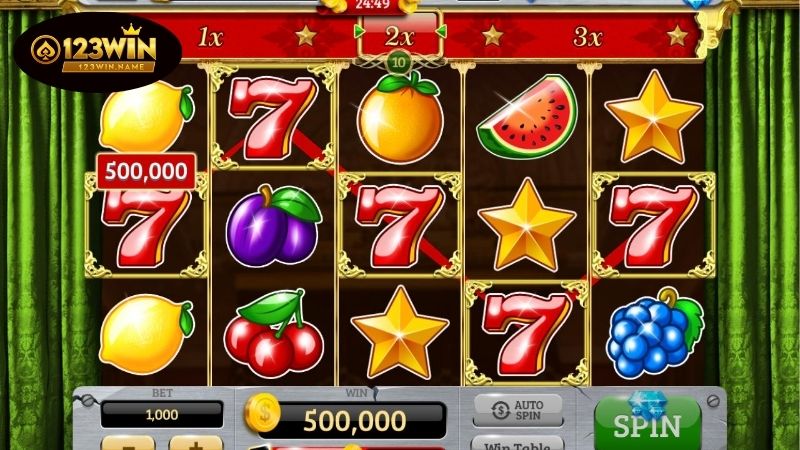Open the Win Table
This screenshot has width=800, height=450.
point(517,443)
